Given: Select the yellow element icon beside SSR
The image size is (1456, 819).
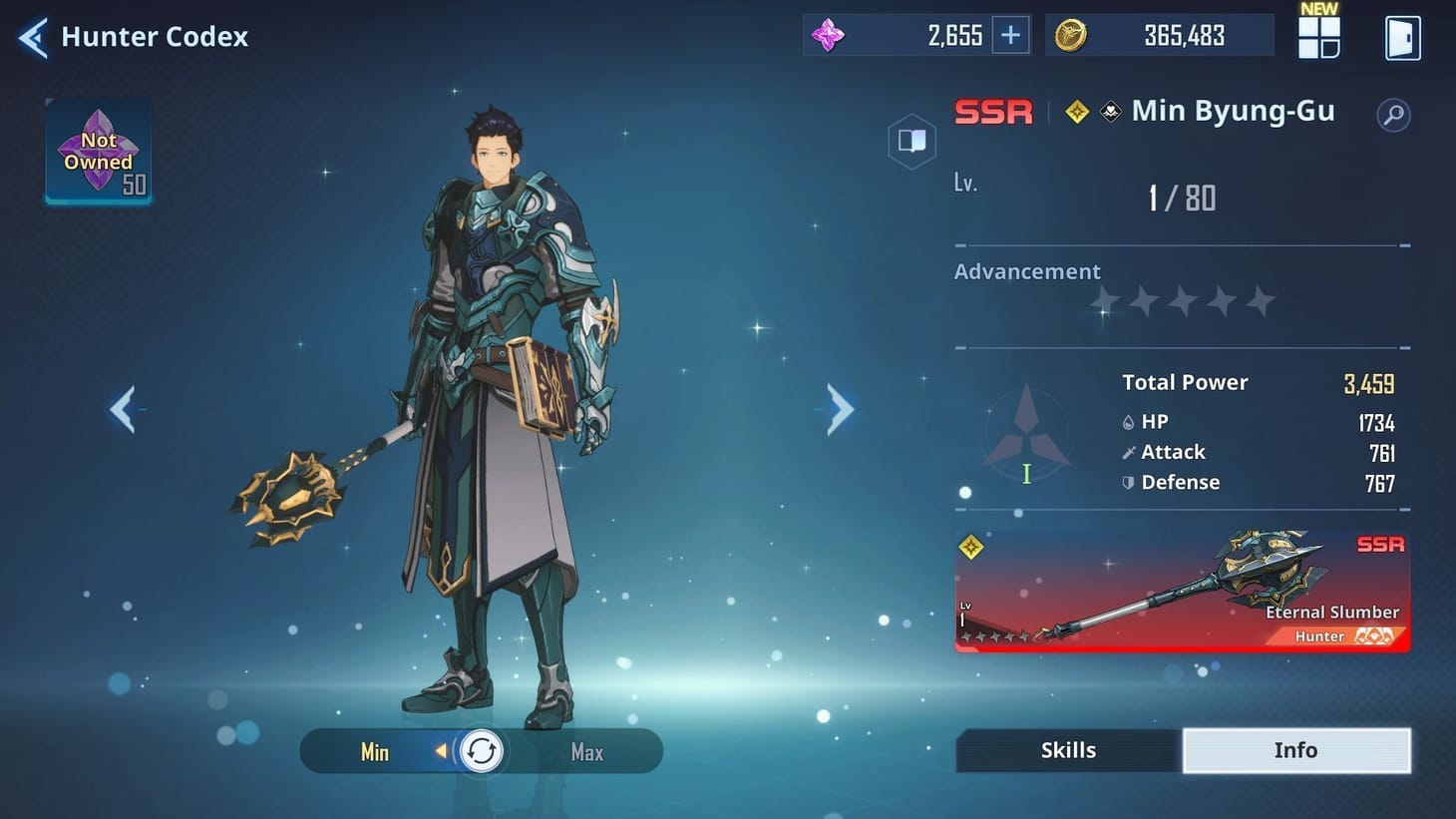Looking at the screenshot, I should 1075,112.
